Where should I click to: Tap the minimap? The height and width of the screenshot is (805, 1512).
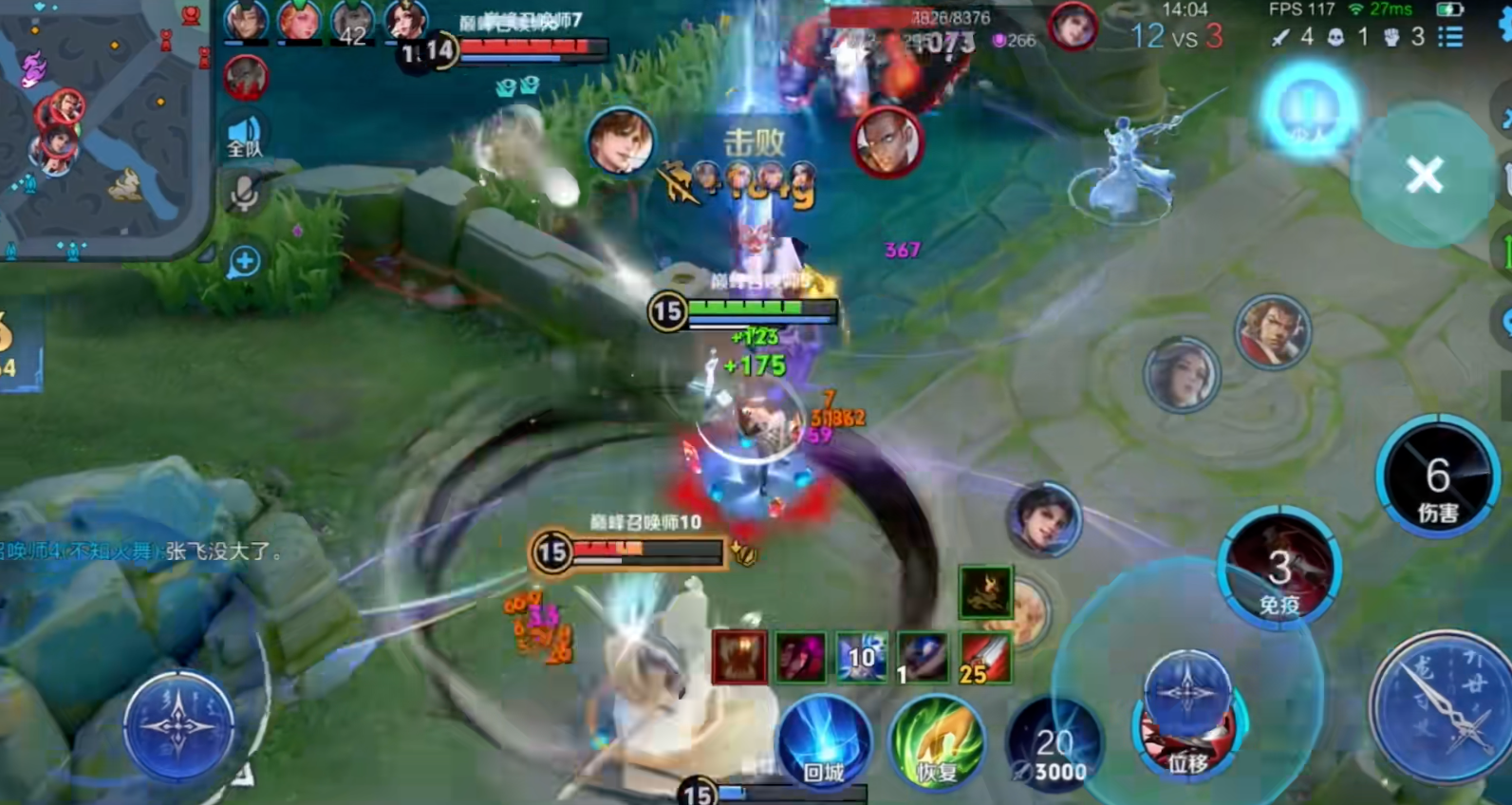pos(103,128)
